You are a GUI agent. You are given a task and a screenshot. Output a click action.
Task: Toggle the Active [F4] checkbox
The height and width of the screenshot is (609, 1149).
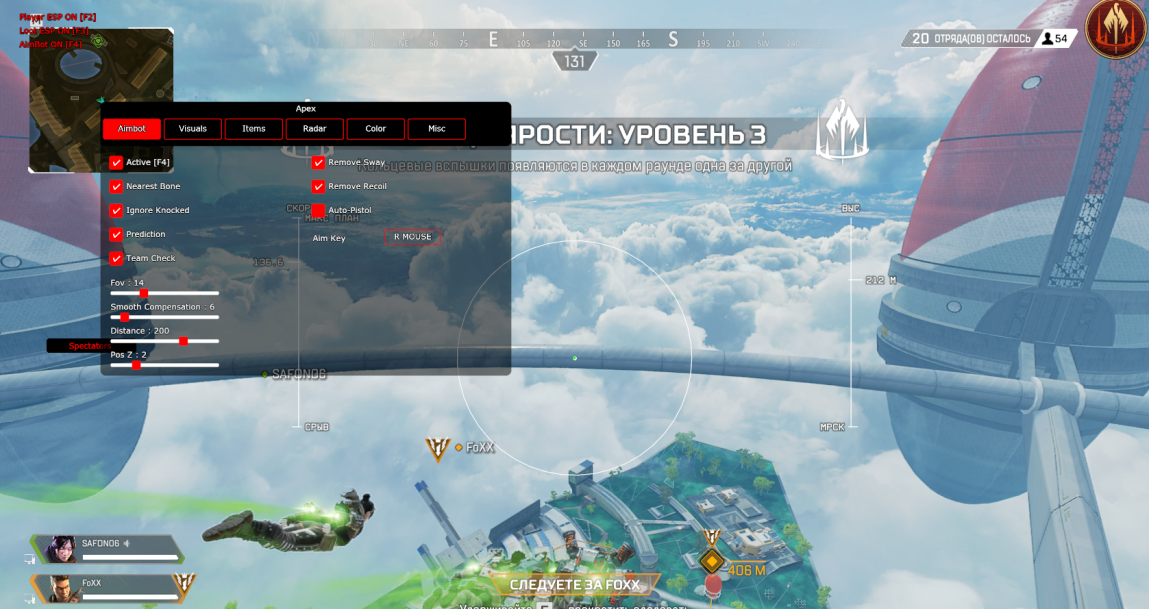pyautogui.click(x=117, y=162)
